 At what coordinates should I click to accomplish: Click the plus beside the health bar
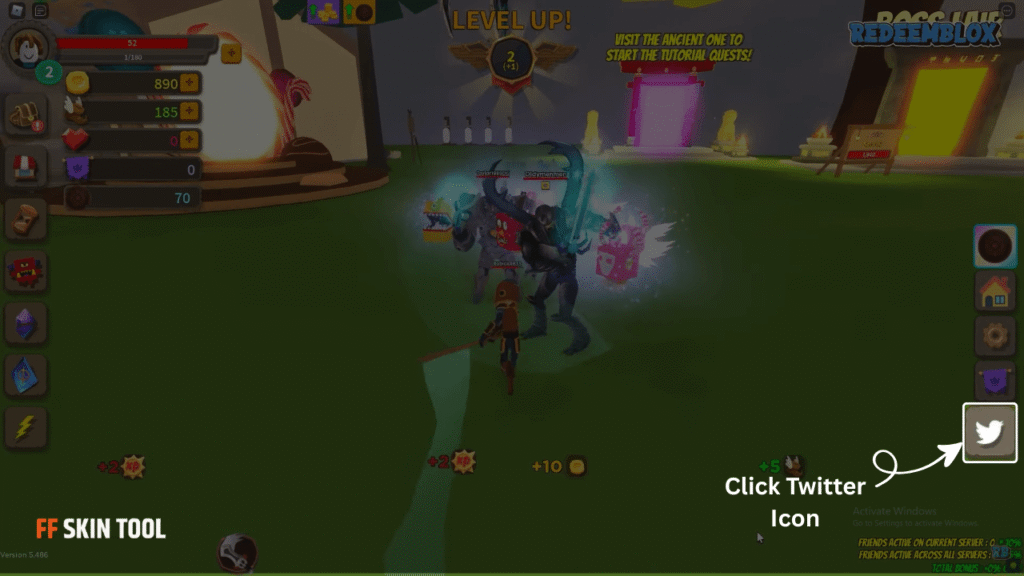[x=231, y=52]
